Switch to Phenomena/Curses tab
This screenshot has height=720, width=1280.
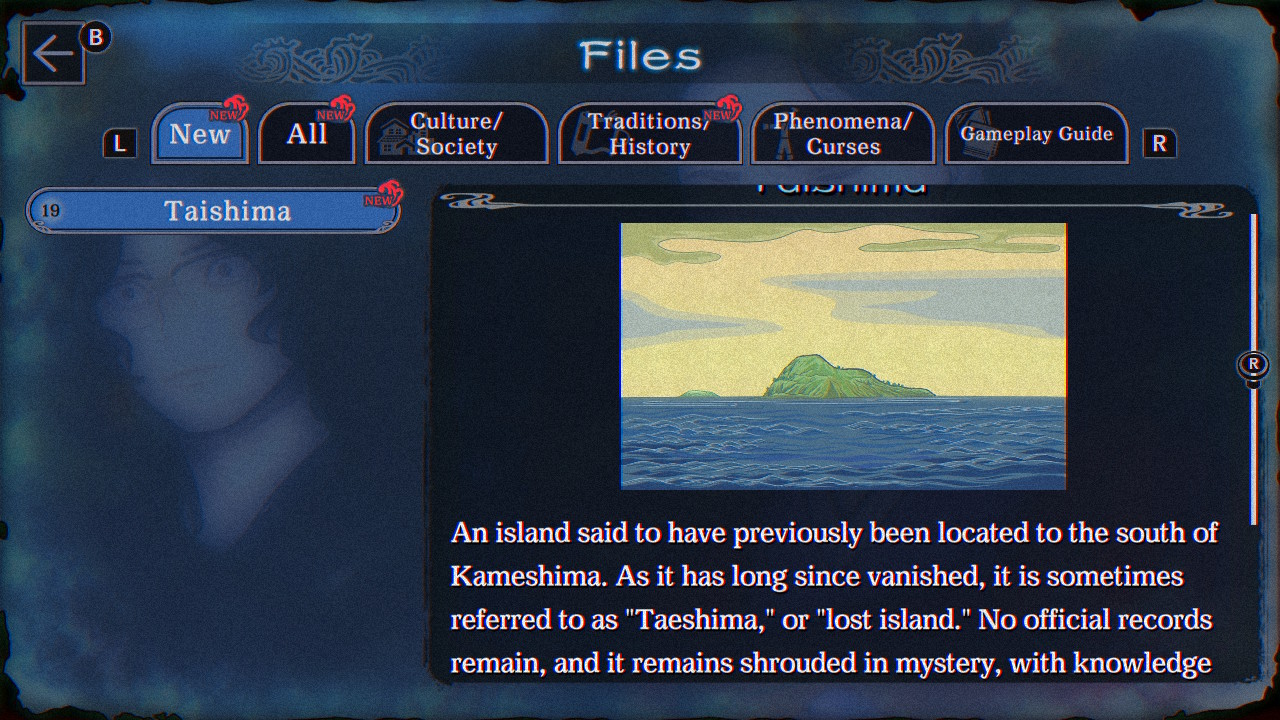[x=842, y=134]
